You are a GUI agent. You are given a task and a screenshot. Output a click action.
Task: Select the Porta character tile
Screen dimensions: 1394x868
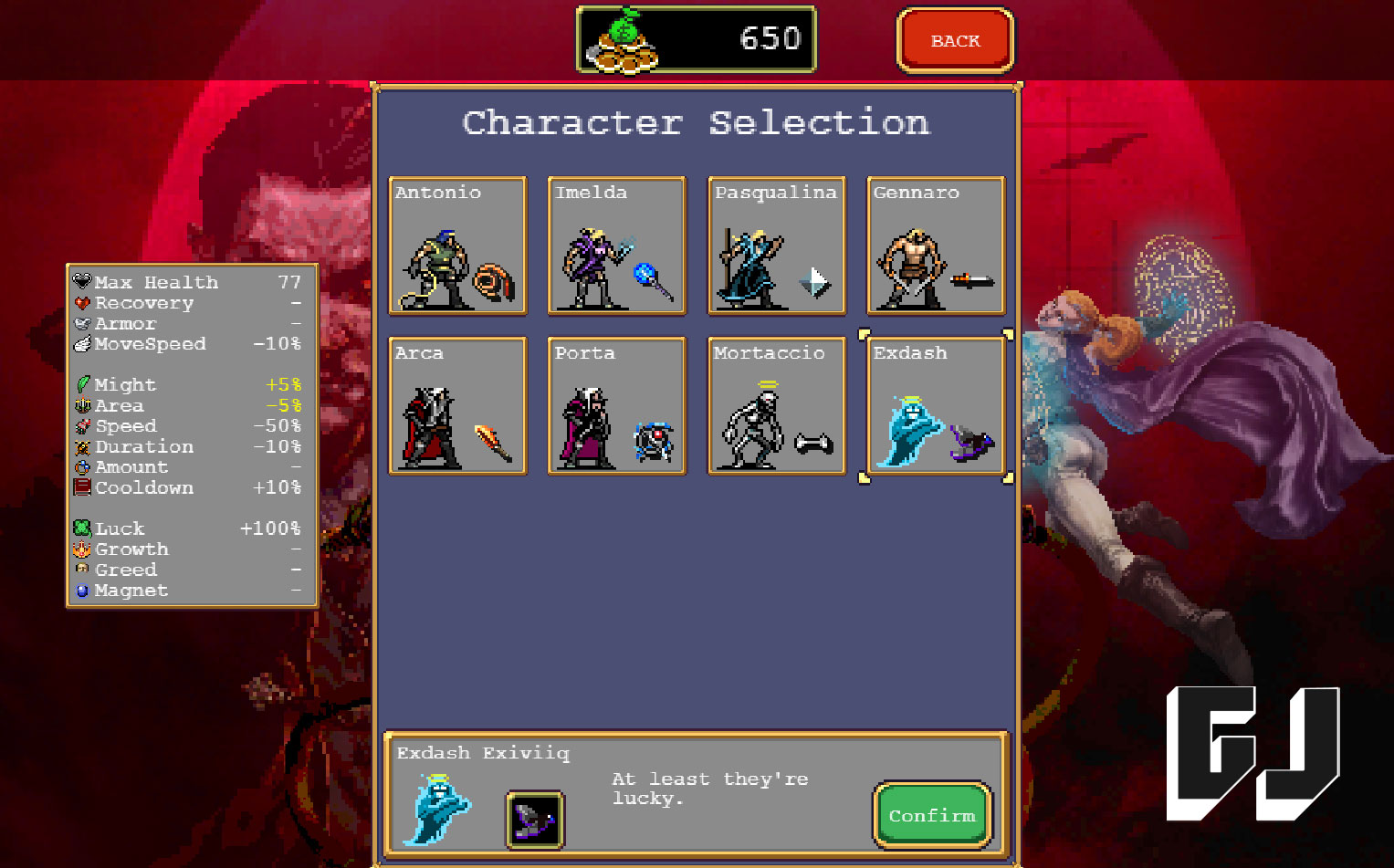616,406
